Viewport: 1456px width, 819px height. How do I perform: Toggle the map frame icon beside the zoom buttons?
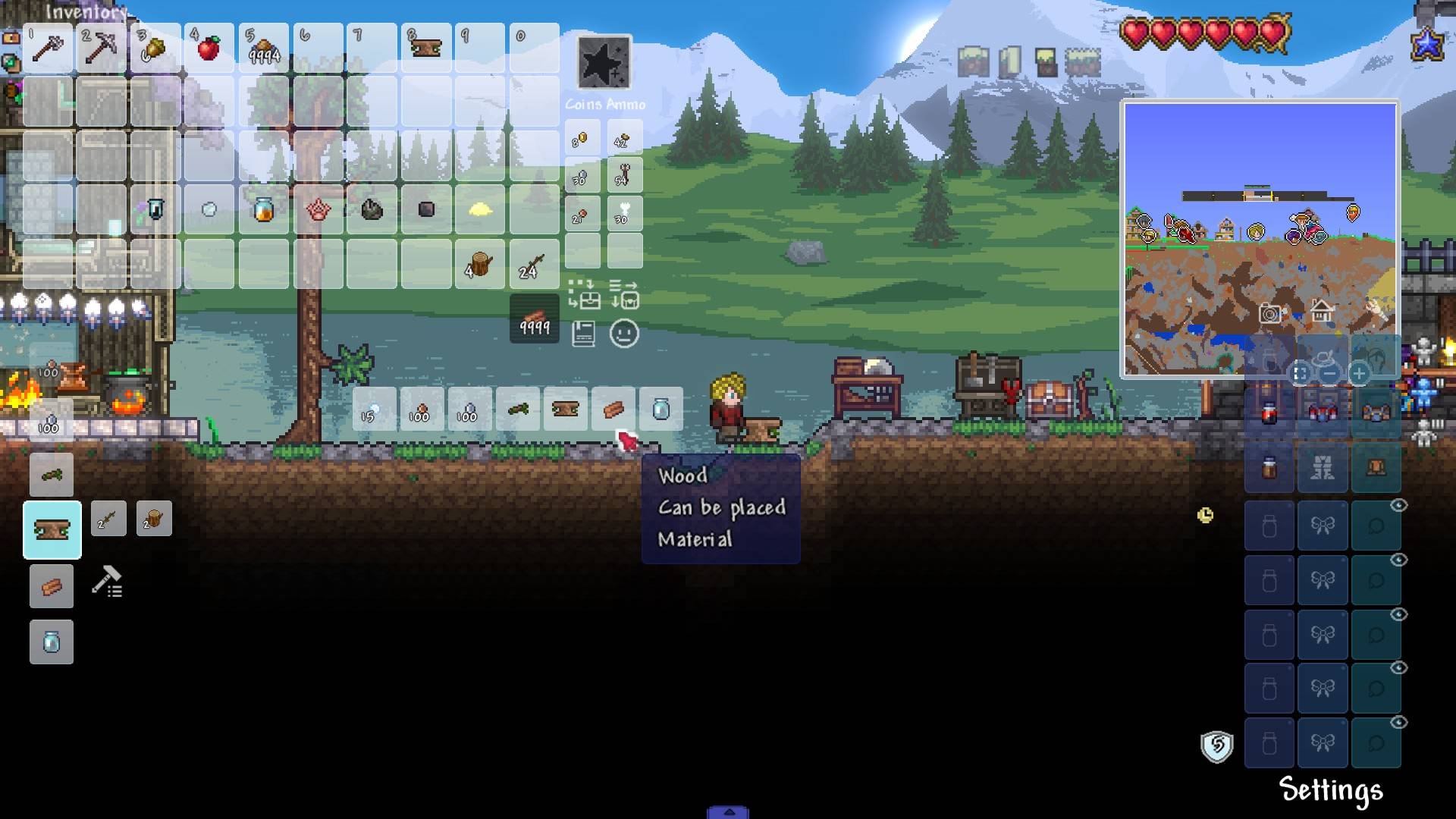point(1300,374)
